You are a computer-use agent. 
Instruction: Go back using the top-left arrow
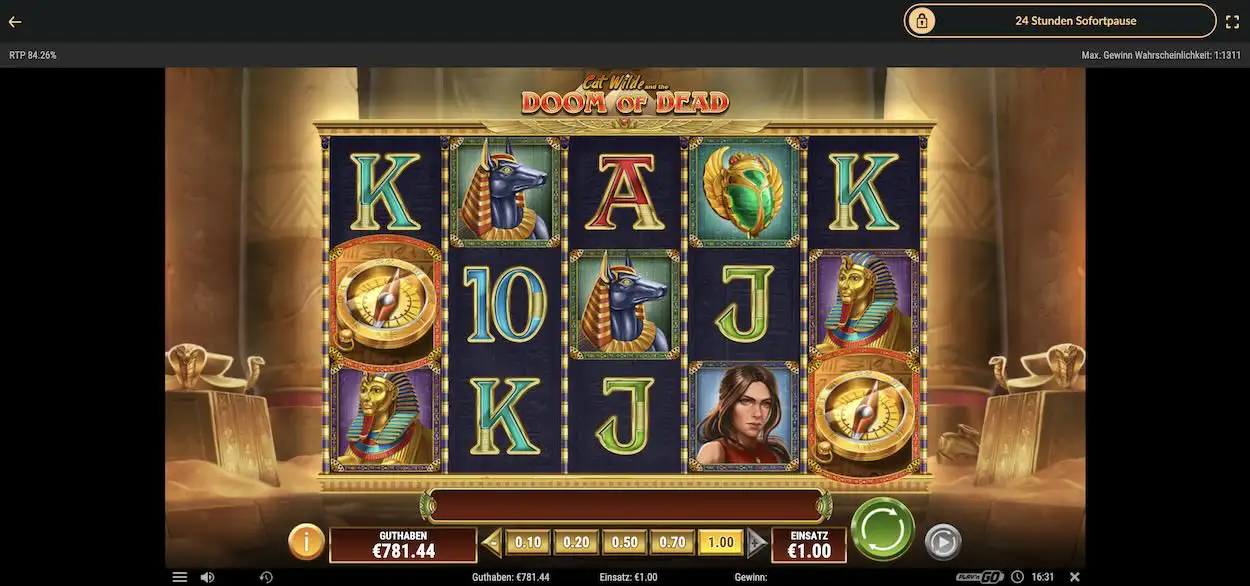15,21
